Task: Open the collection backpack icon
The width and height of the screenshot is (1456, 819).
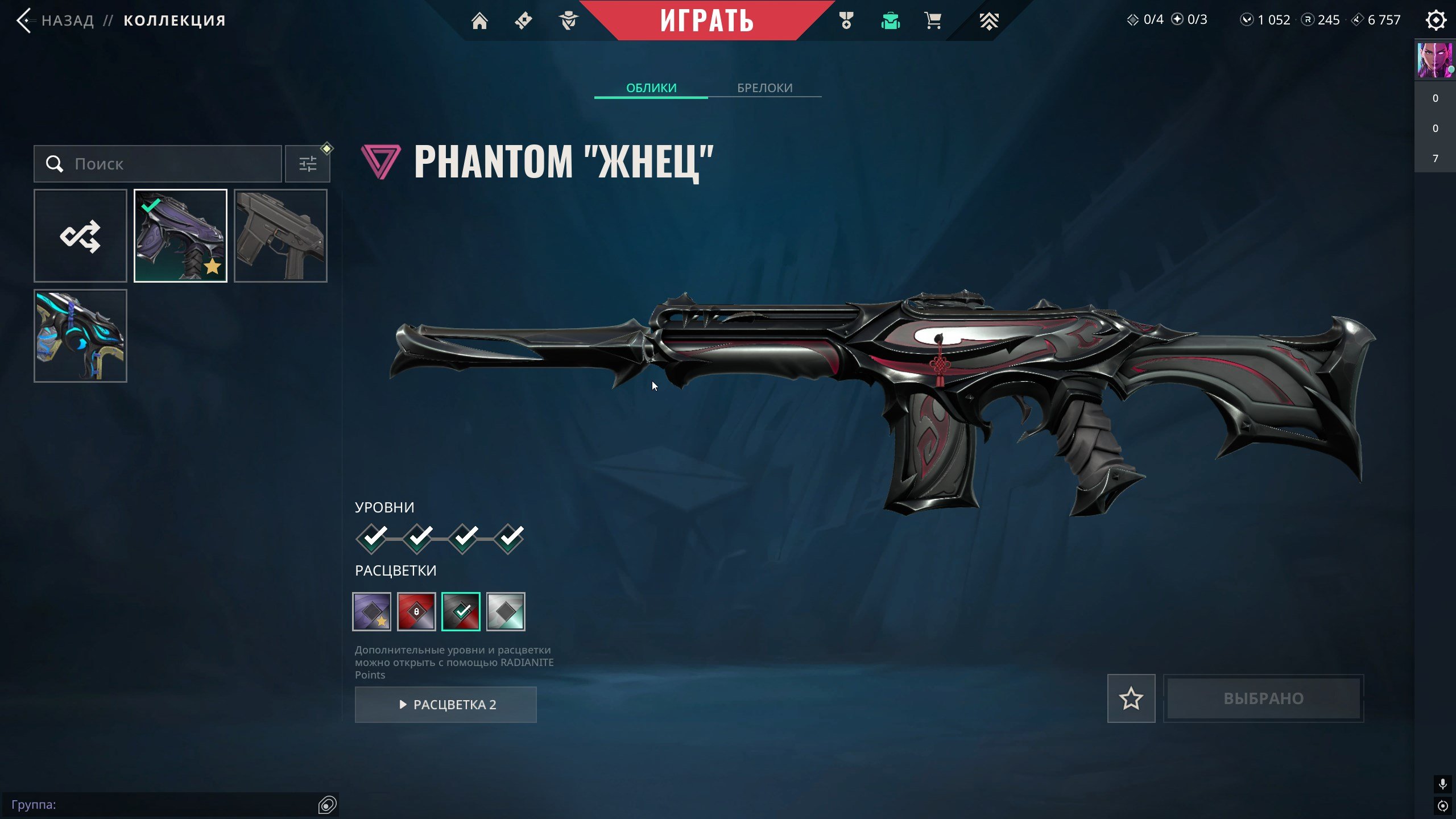Action: [x=890, y=20]
